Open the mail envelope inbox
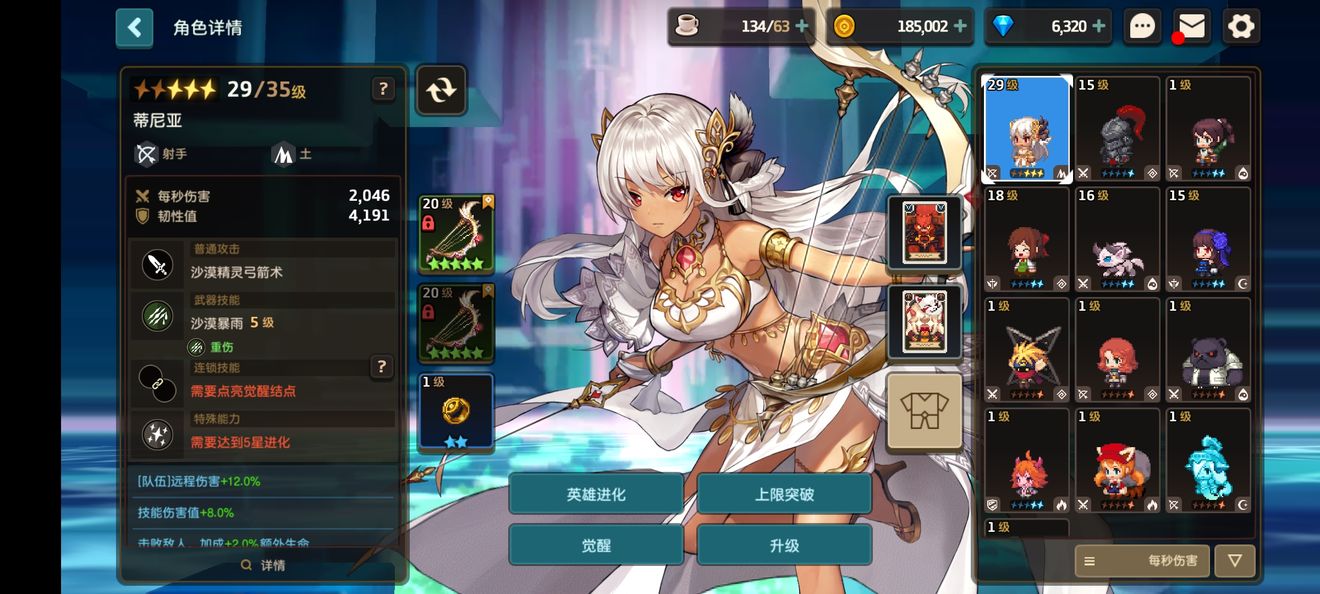 (1191, 27)
